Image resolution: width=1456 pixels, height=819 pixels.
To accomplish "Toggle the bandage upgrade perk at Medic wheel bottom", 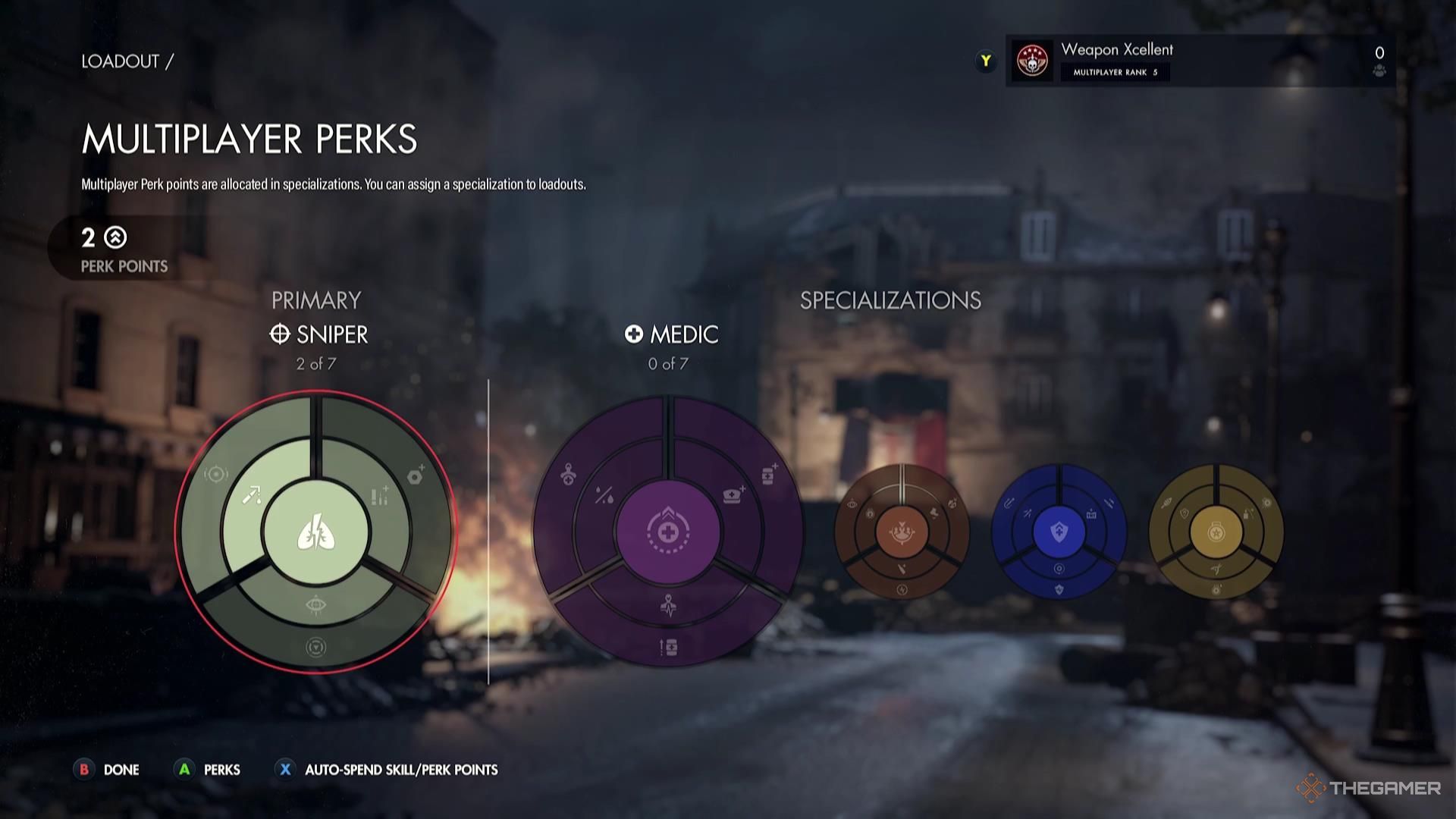I will click(x=668, y=645).
